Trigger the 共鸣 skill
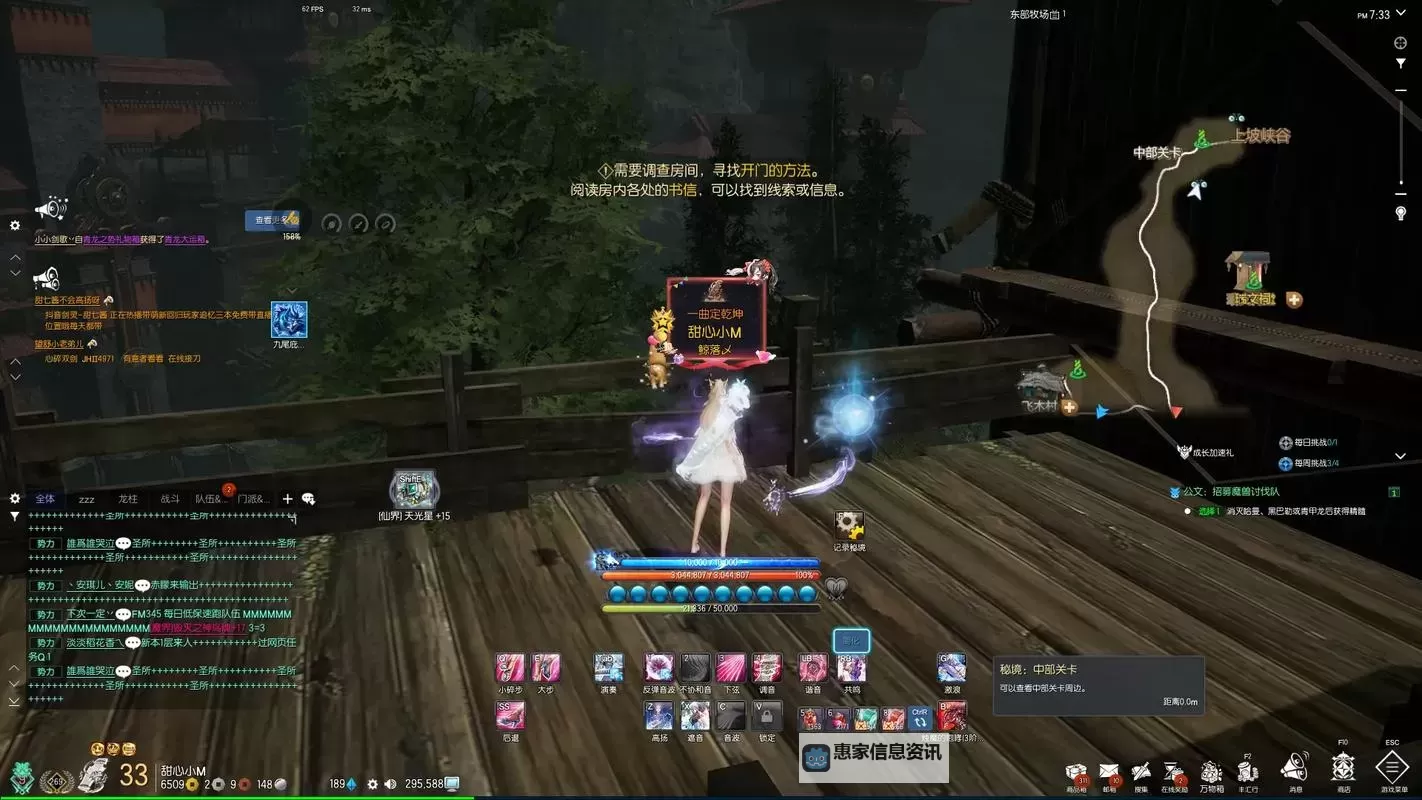The image size is (1422, 800). [x=851, y=668]
